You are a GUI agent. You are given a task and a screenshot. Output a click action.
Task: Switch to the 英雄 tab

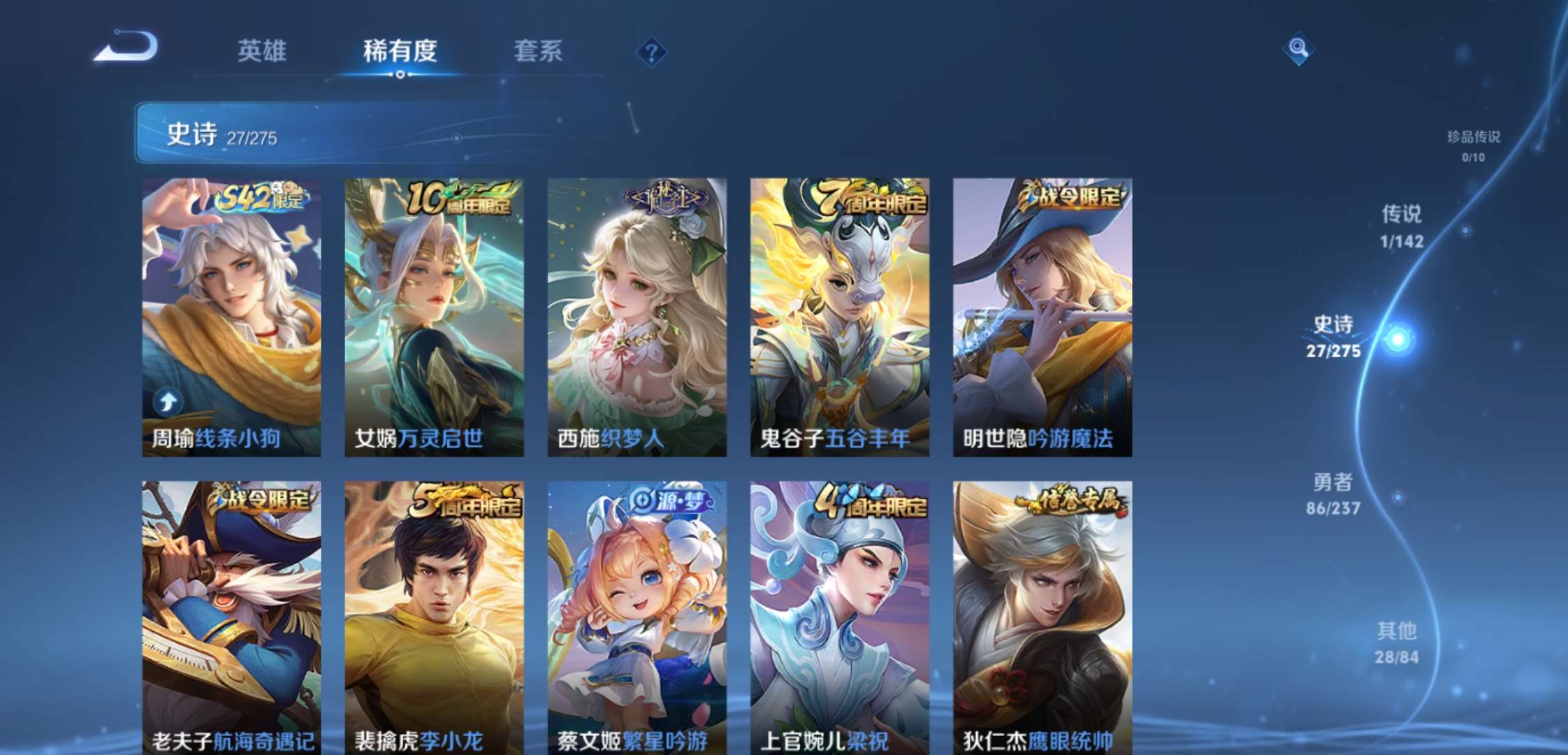click(x=261, y=49)
